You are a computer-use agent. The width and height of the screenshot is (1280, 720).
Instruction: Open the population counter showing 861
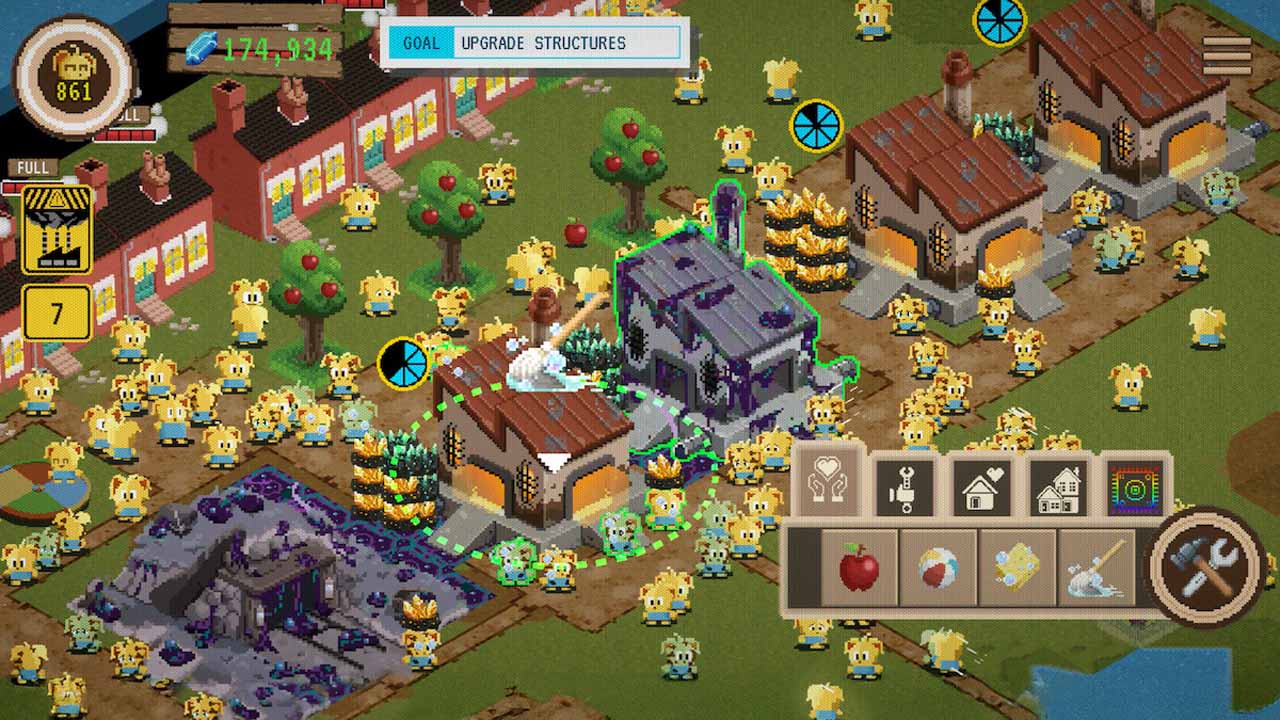[x=74, y=78]
